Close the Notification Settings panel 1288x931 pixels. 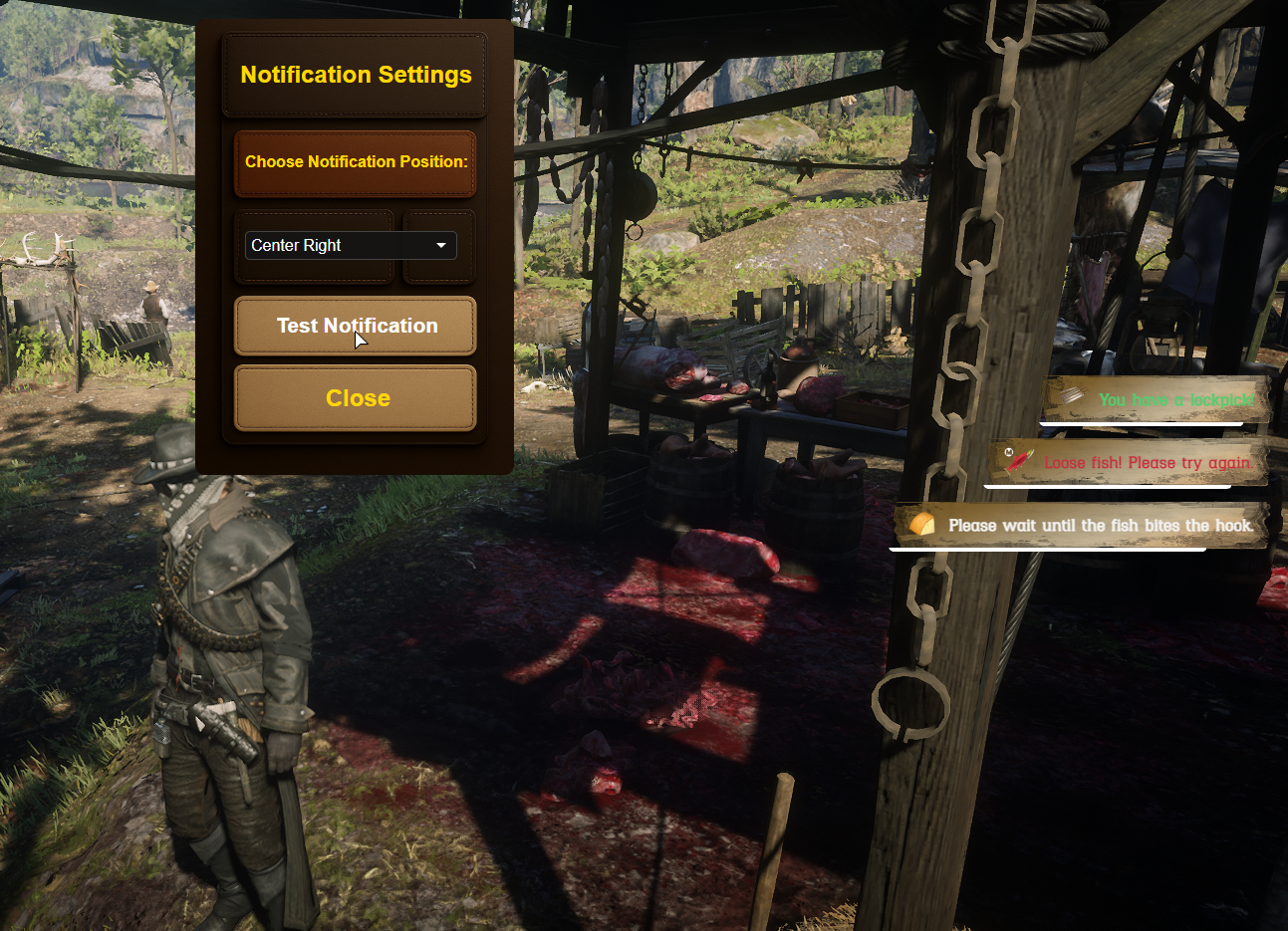pos(356,398)
